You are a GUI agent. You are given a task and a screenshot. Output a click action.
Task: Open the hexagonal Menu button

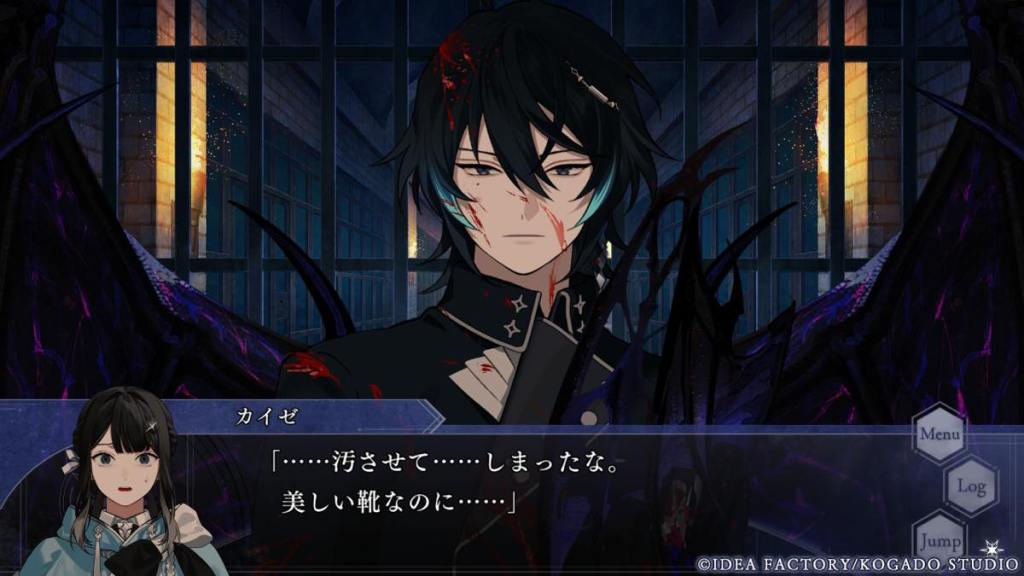coord(939,434)
